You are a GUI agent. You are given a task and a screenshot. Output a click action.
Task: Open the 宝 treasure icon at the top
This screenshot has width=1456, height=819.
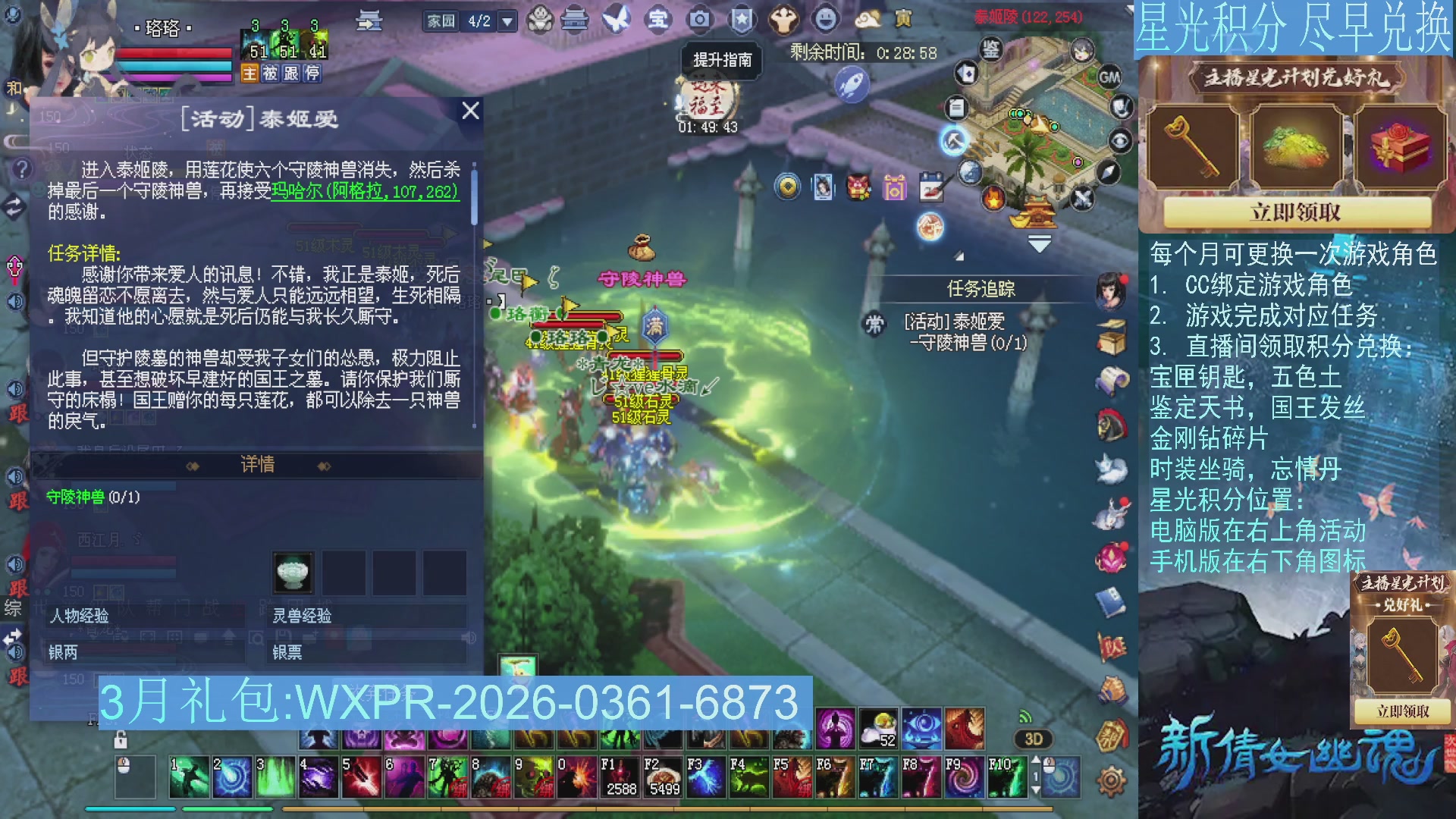pos(659,20)
